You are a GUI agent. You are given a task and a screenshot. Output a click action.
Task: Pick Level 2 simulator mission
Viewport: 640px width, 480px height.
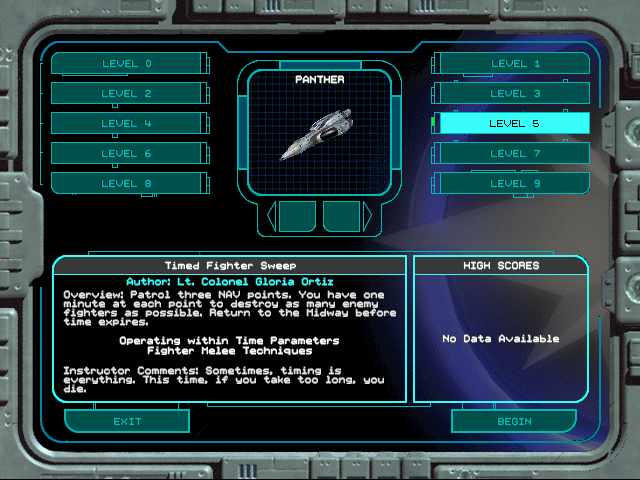pyautogui.click(x=126, y=94)
